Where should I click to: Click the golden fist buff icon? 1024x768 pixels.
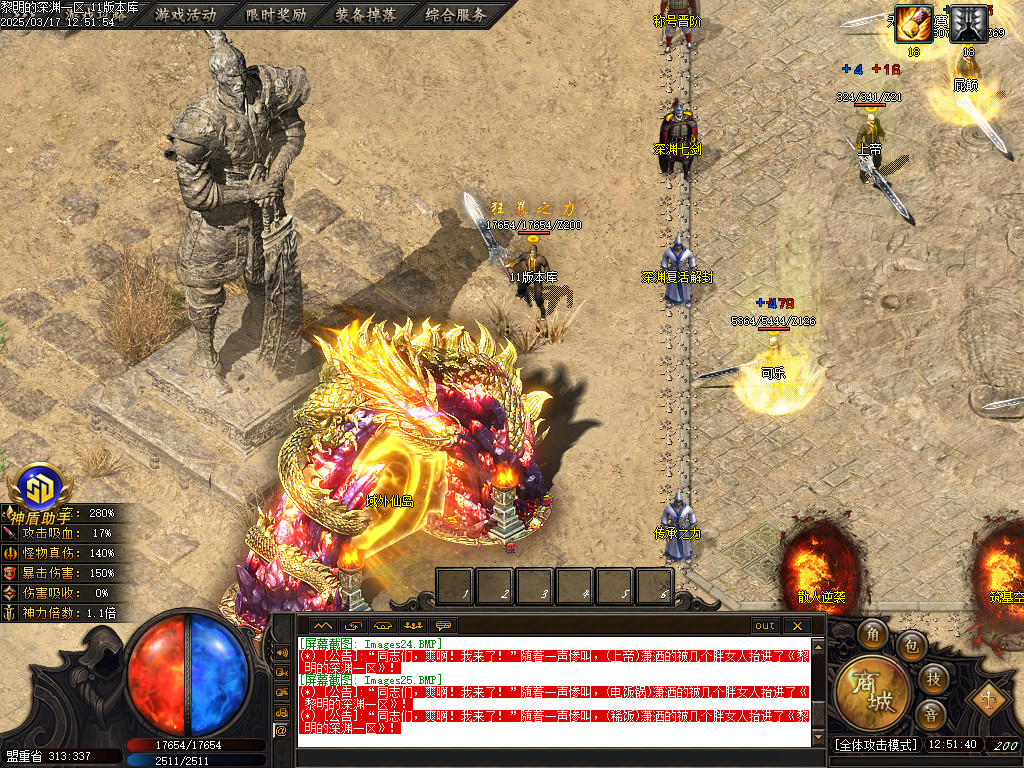pyautogui.click(x=913, y=23)
